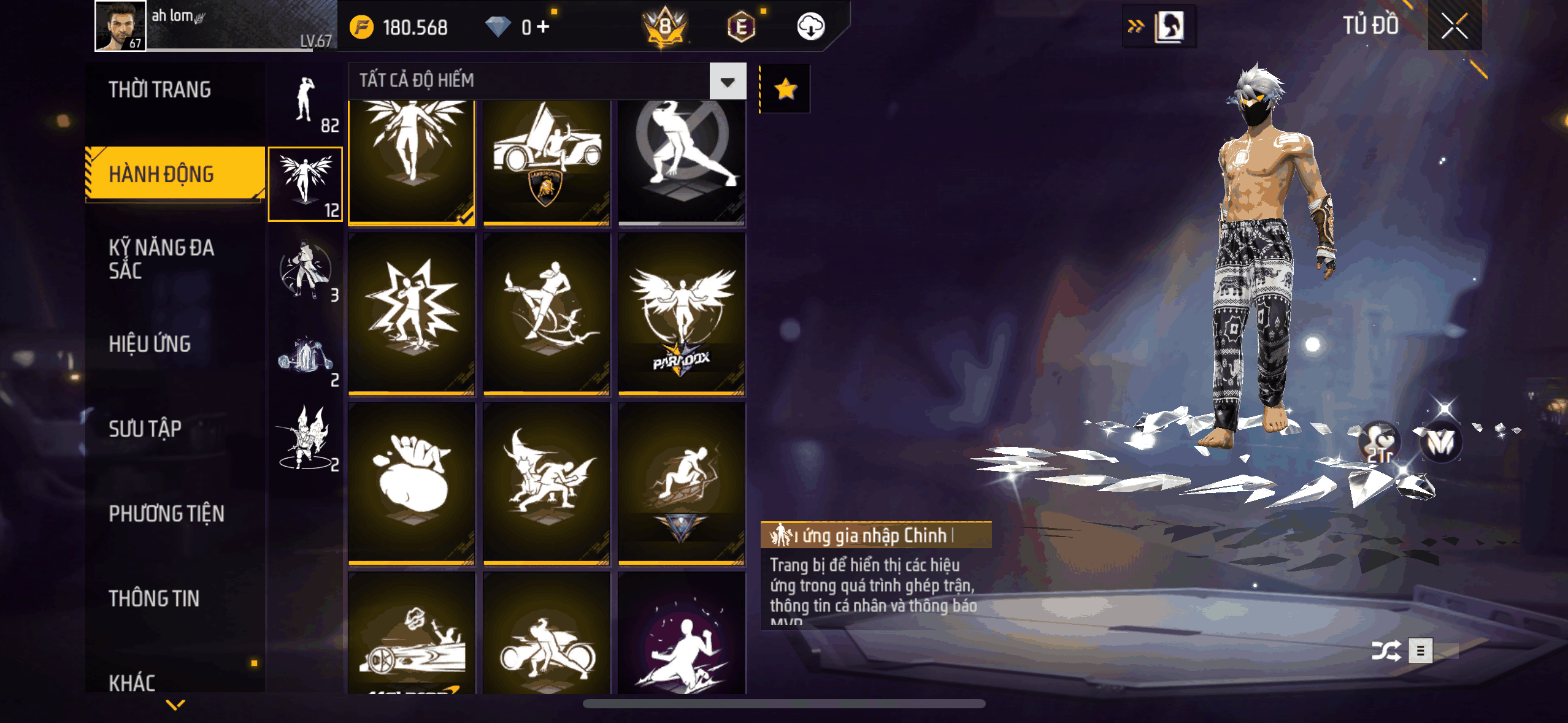
Task: Click the player avatar portrait
Action: [120, 26]
